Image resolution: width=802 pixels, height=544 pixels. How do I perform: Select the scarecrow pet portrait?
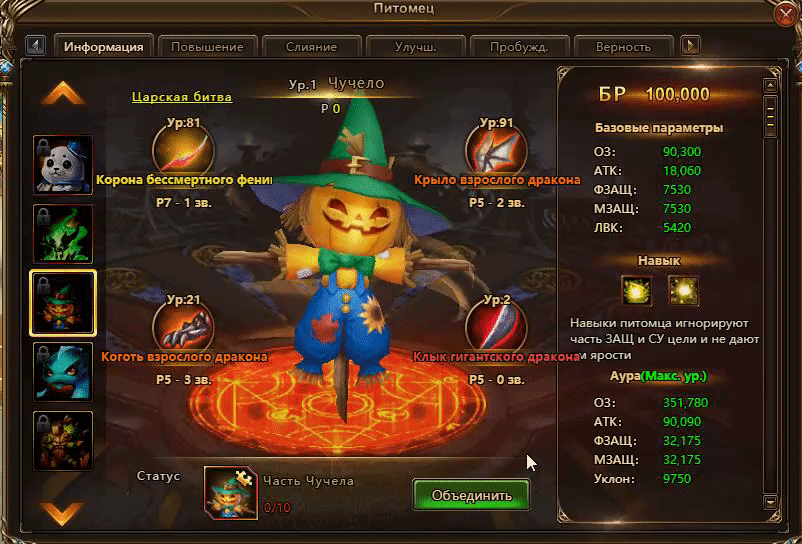click(63, 302)
